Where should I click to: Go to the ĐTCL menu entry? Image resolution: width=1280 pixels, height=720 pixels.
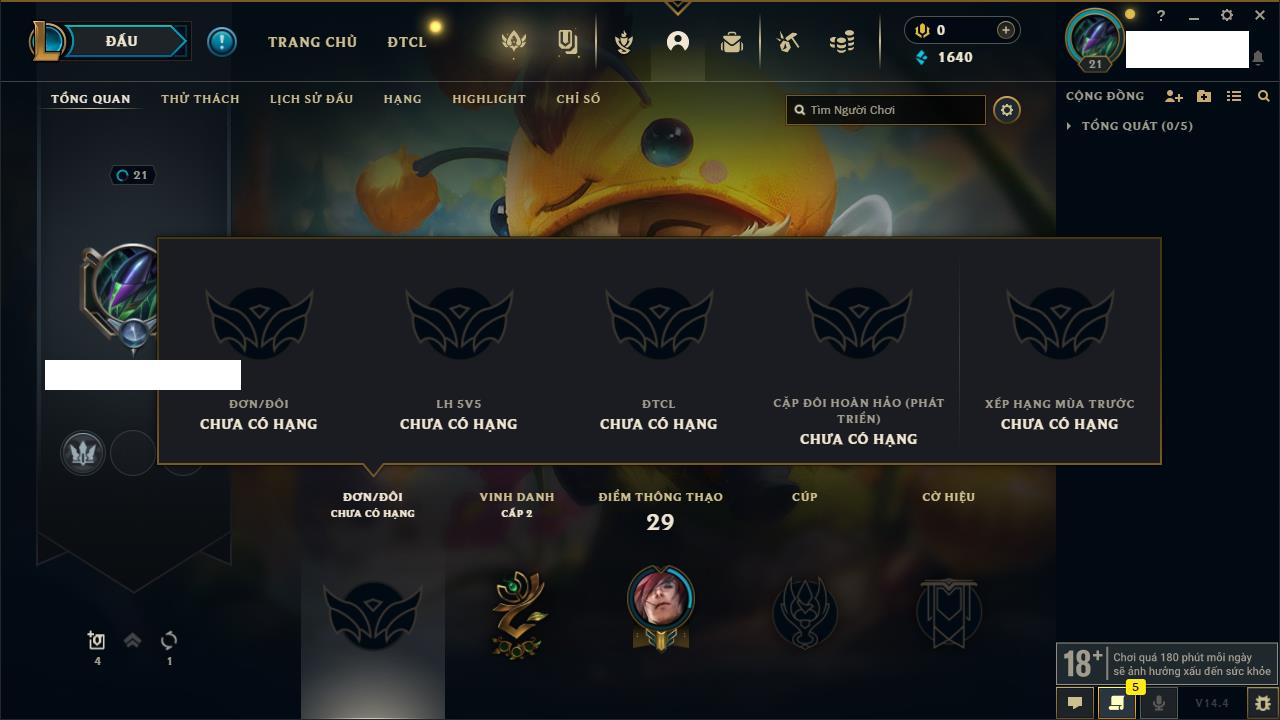click(x=407, y=42)
